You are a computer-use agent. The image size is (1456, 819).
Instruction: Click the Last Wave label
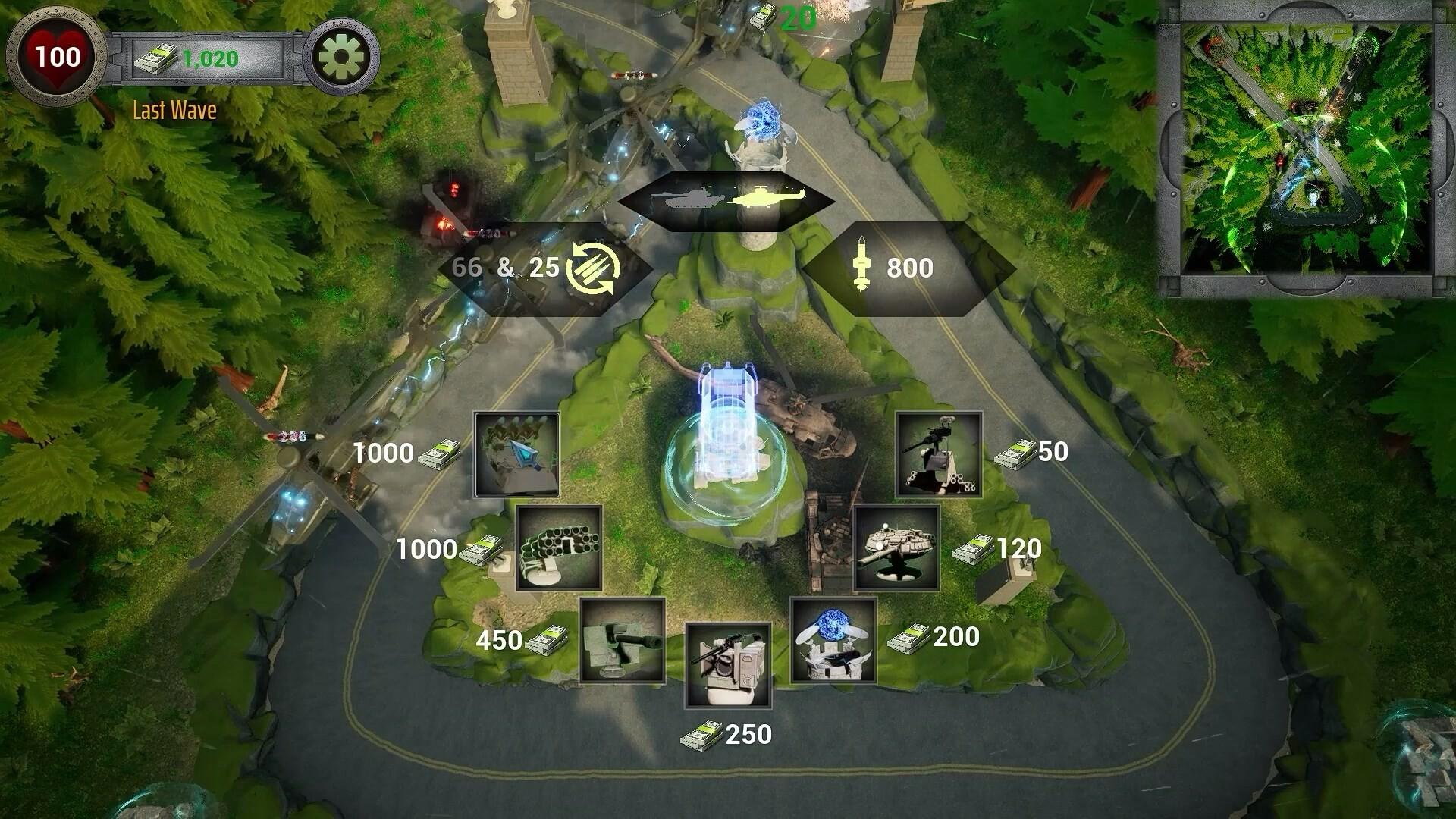(173, 111)
